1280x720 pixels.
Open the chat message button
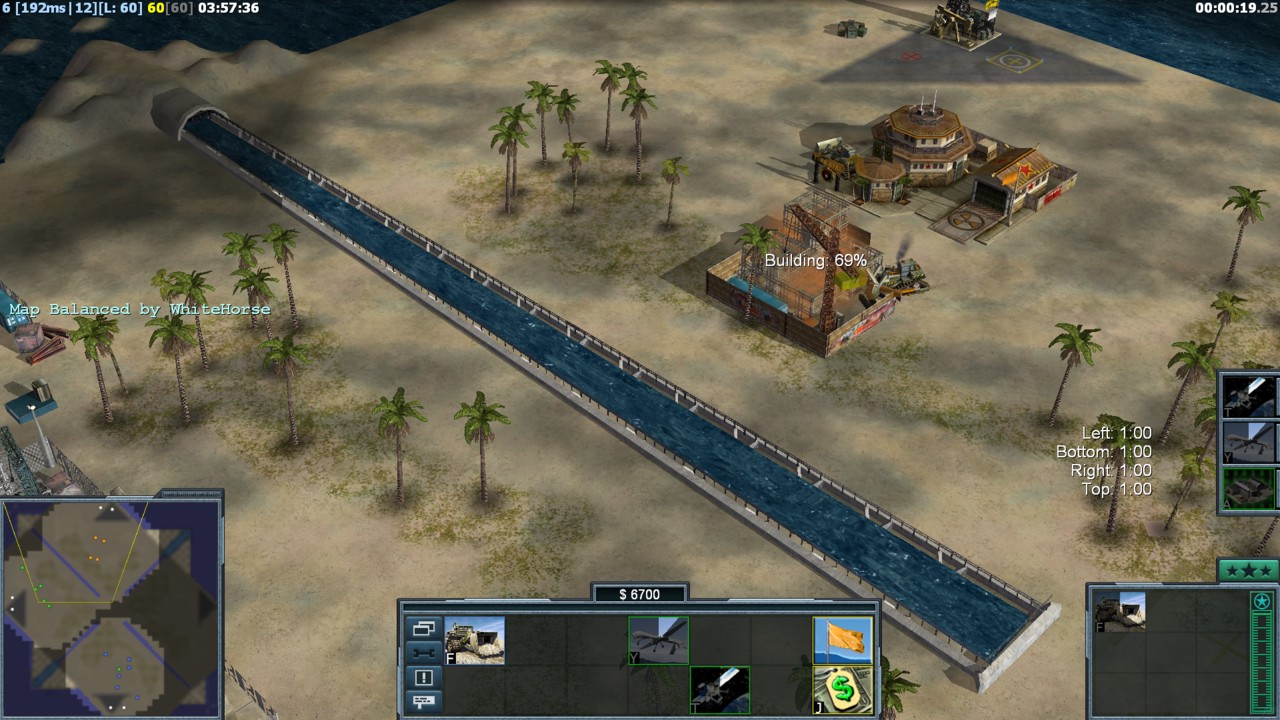(x=423, y=701)
